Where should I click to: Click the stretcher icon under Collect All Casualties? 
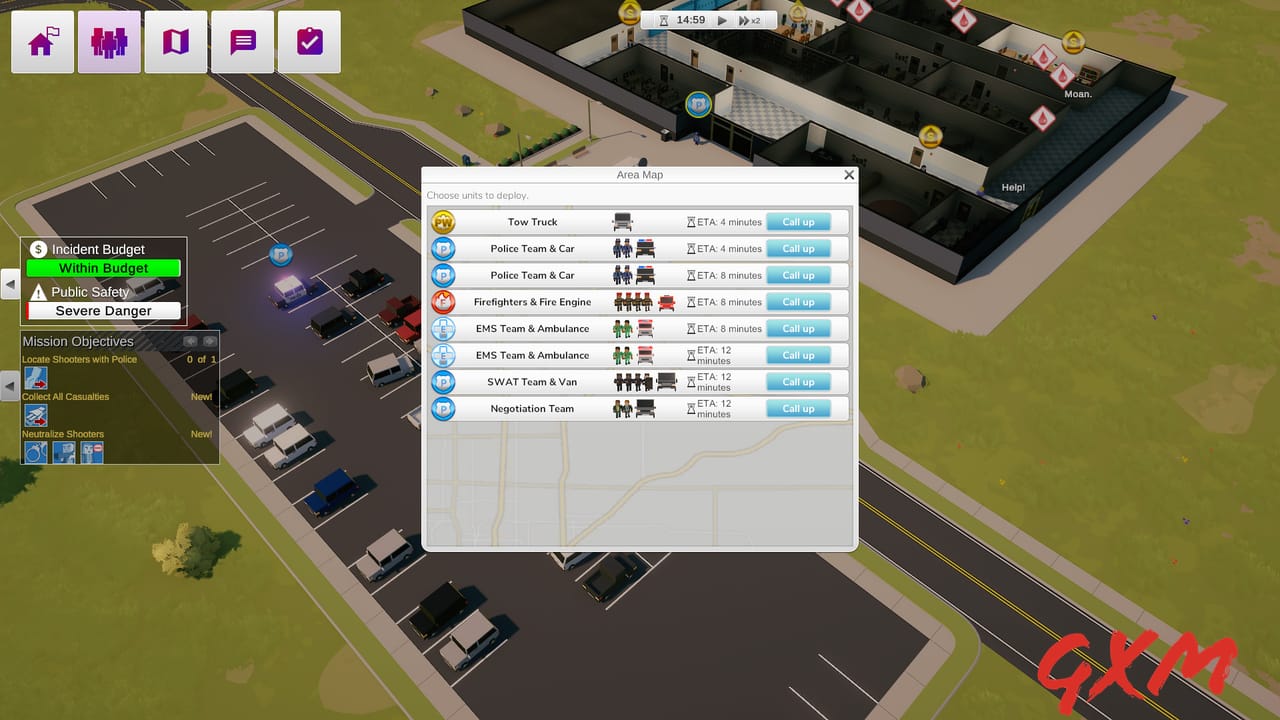(x=36, y=416)
